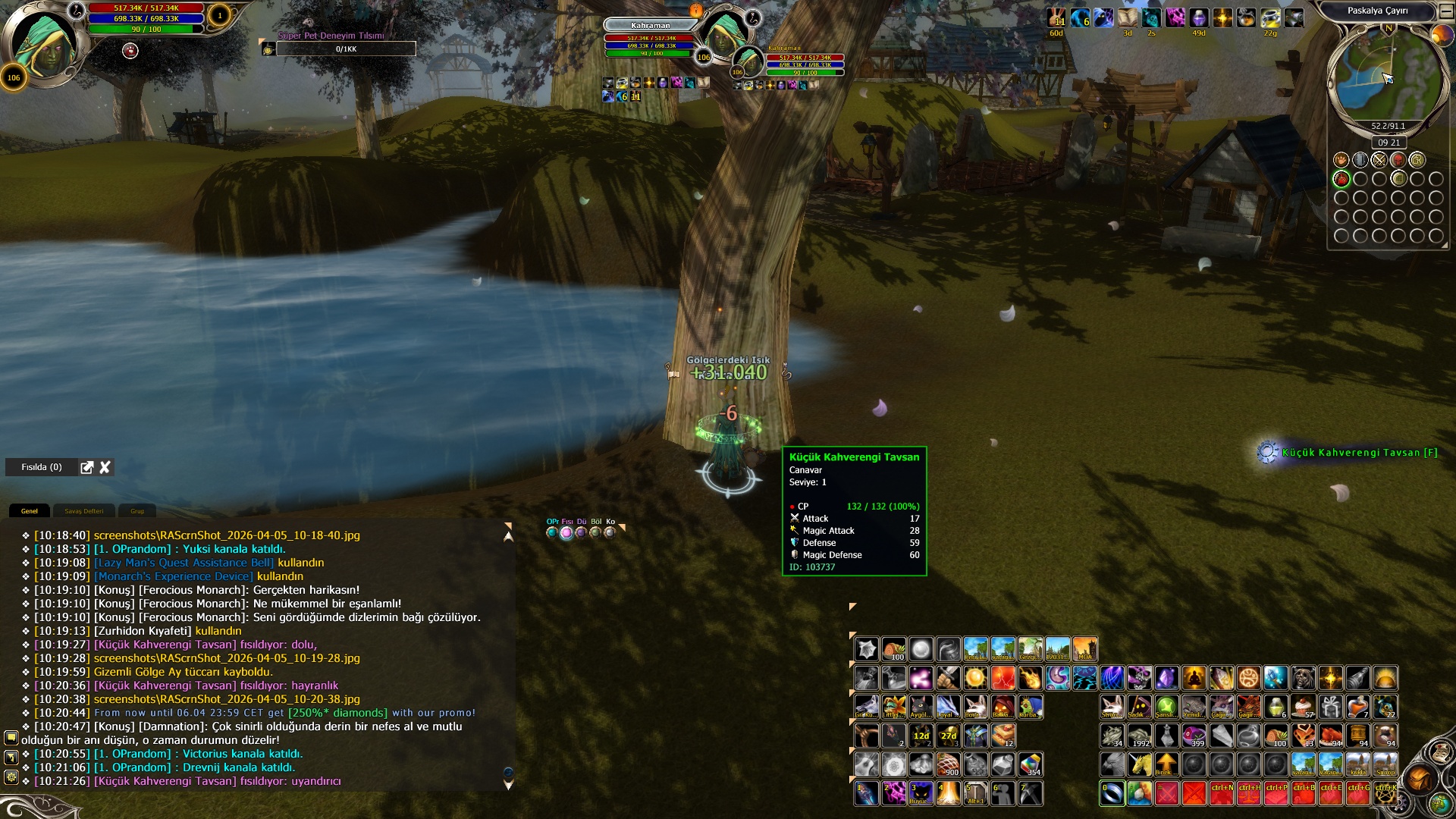This screenshot has height=819, width=1456.
Task: Use the fireball skill icon
Action: coord(1030,678)
